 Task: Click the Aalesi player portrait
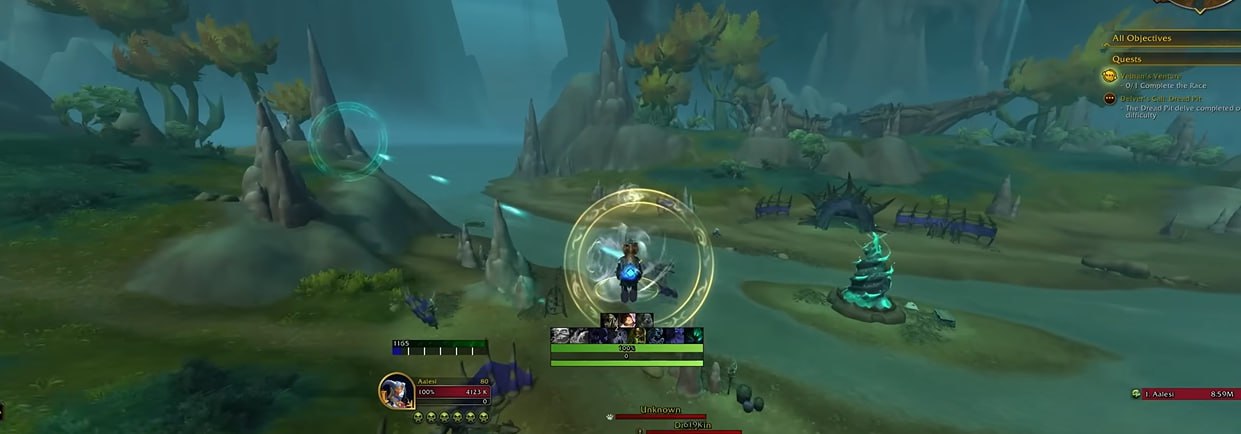(396, 390)
